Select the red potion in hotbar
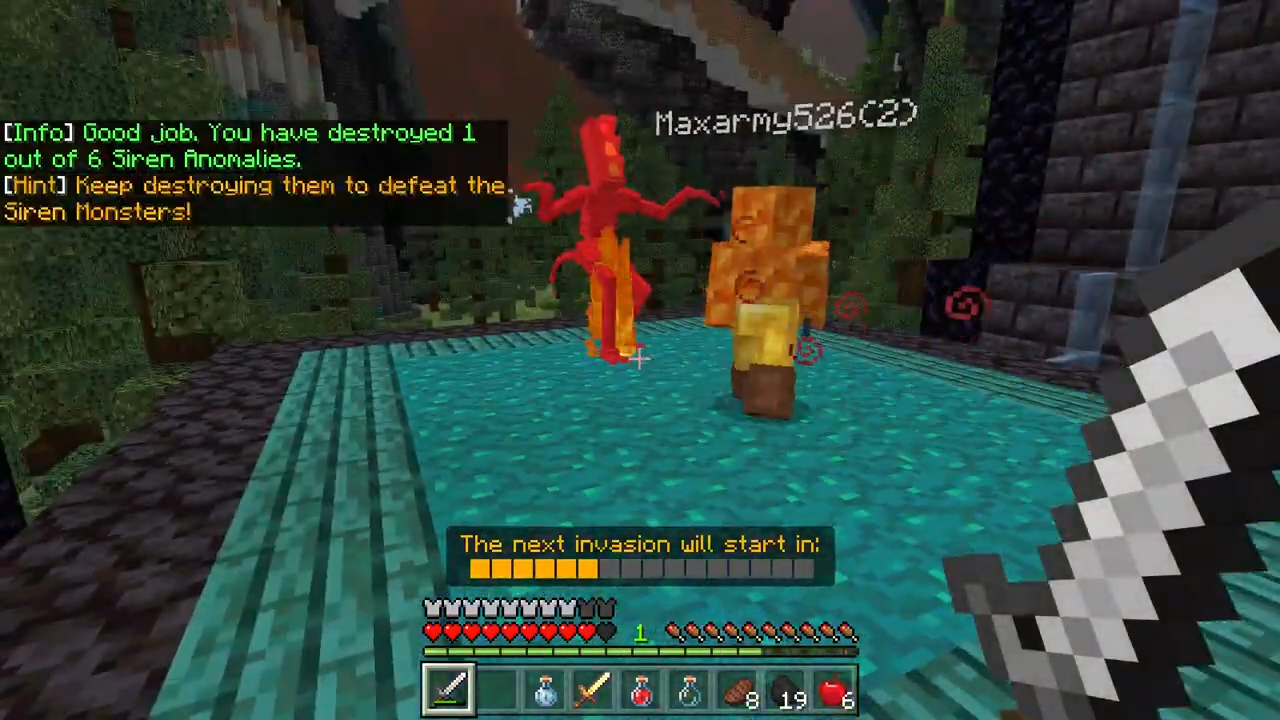The height and width of the screenshot is (720, 1280). [641, 690]
